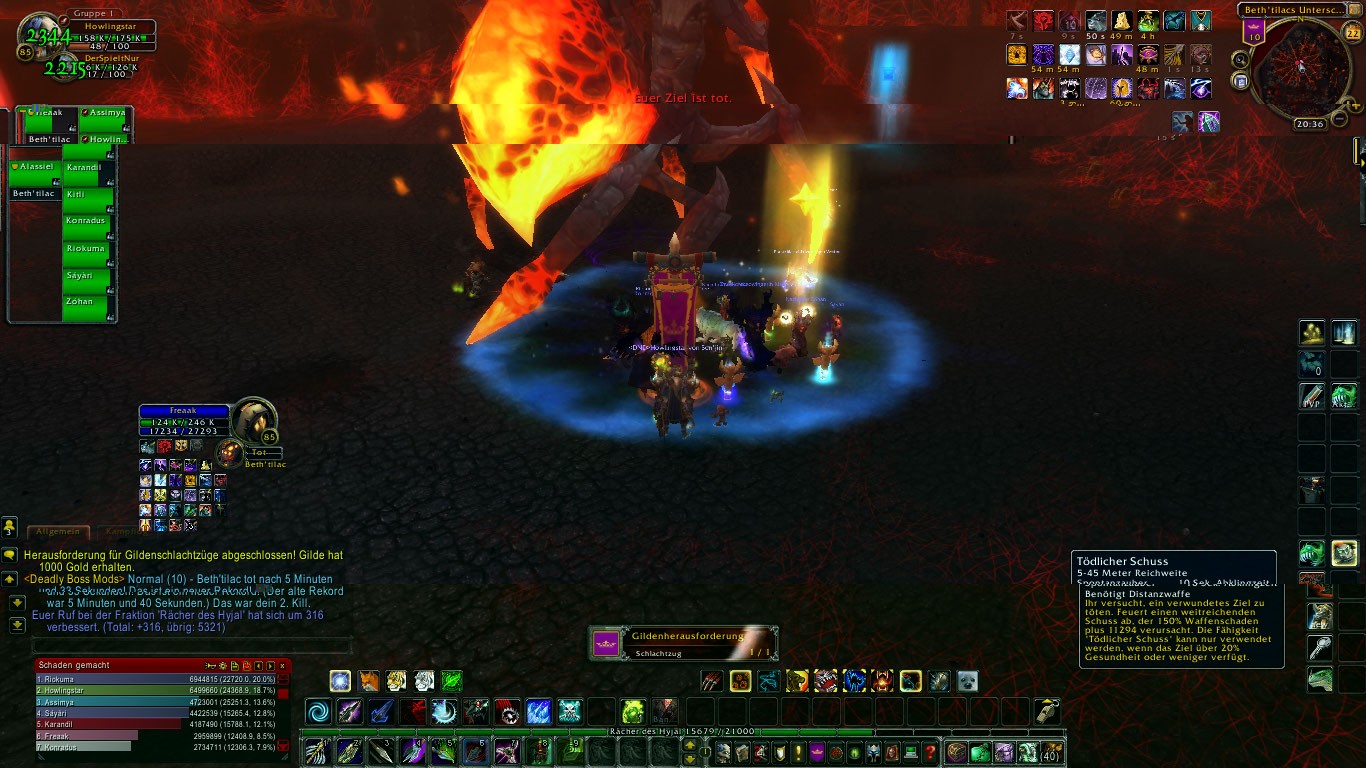Open the minimap
Viewport: 1366px width, 768px height.
point(1301,66)
